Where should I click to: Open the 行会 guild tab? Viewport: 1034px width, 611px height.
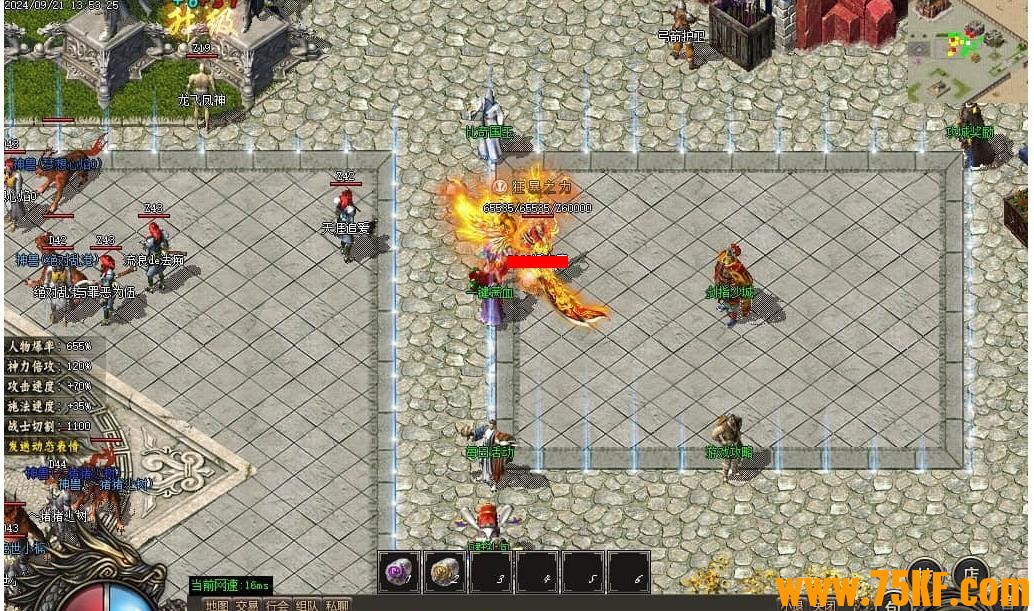tap(277, 604)
